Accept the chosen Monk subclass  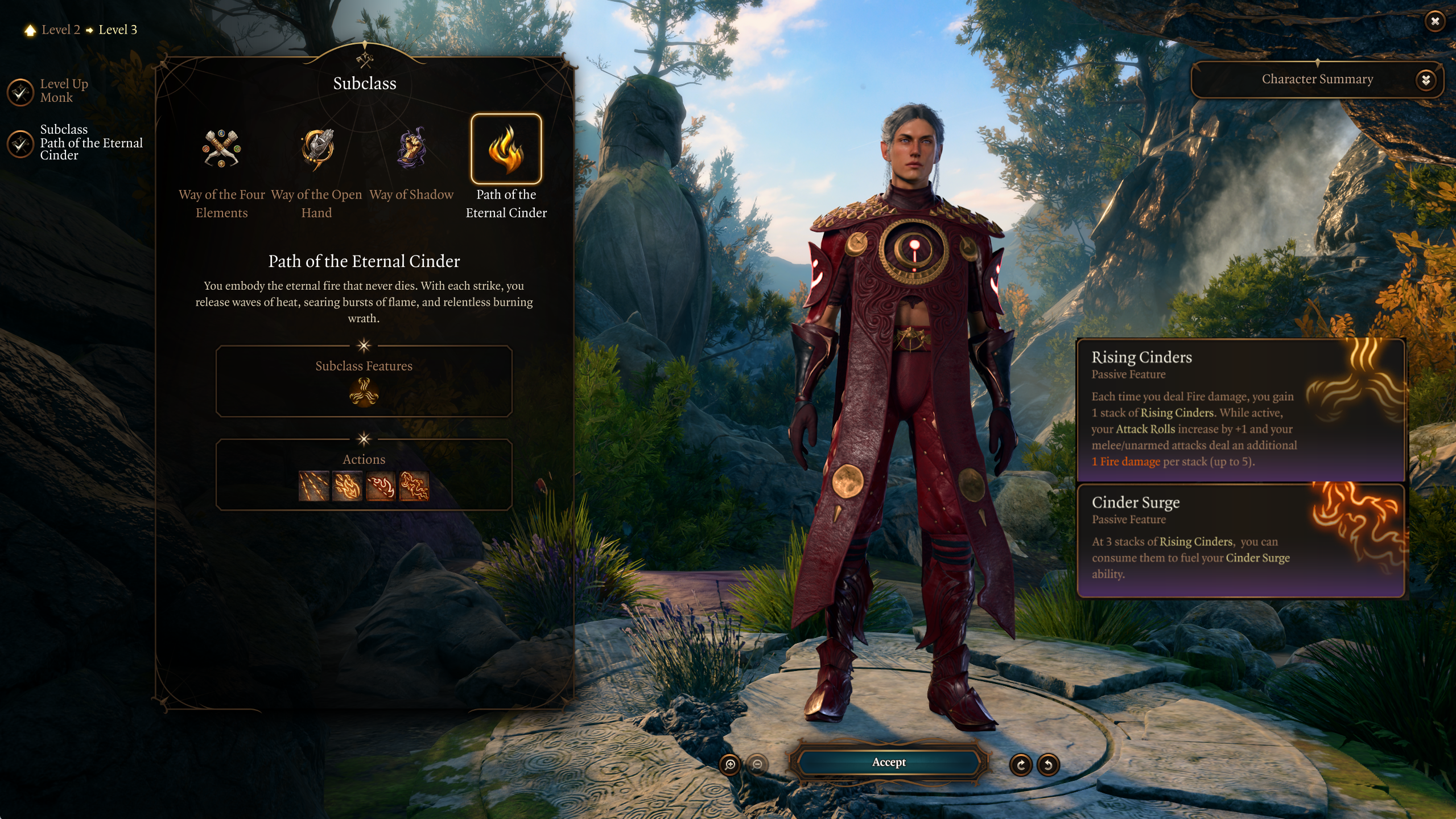pyautogui.click(x=888, y=762)
